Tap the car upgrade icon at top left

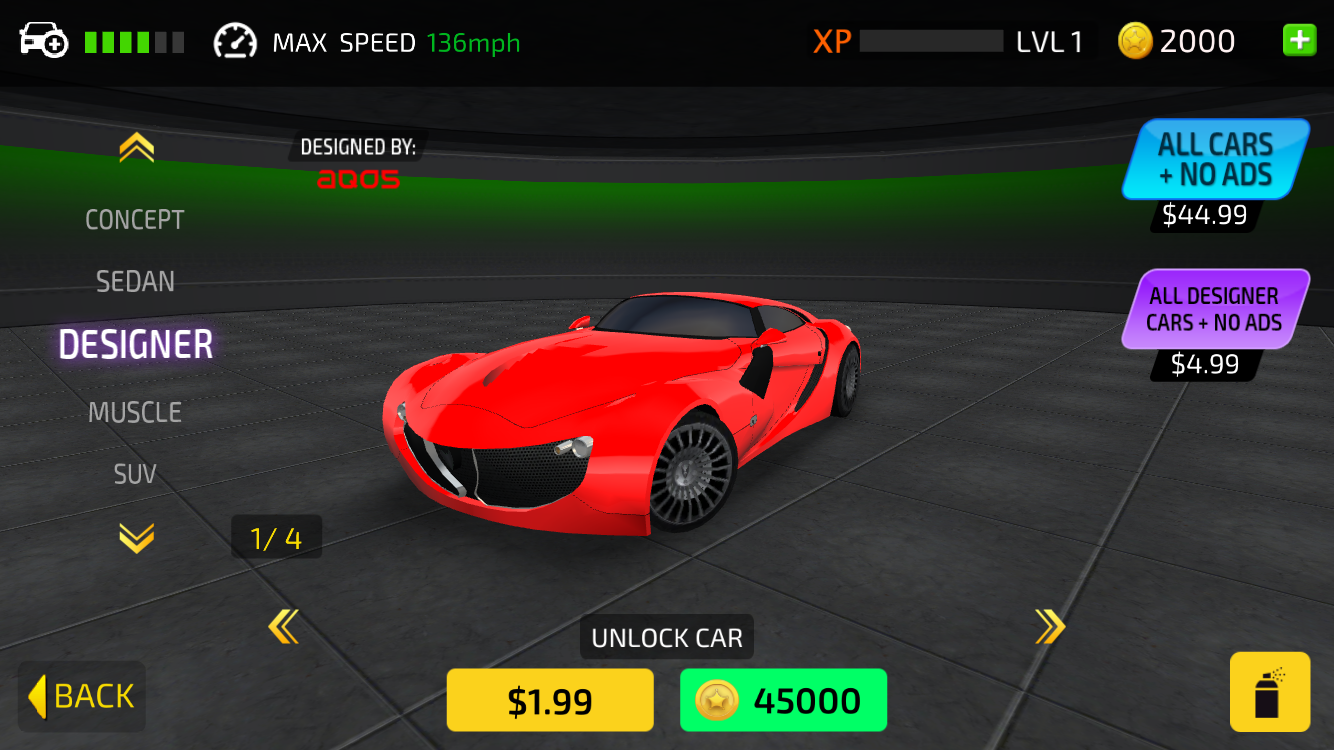[43, 41]
